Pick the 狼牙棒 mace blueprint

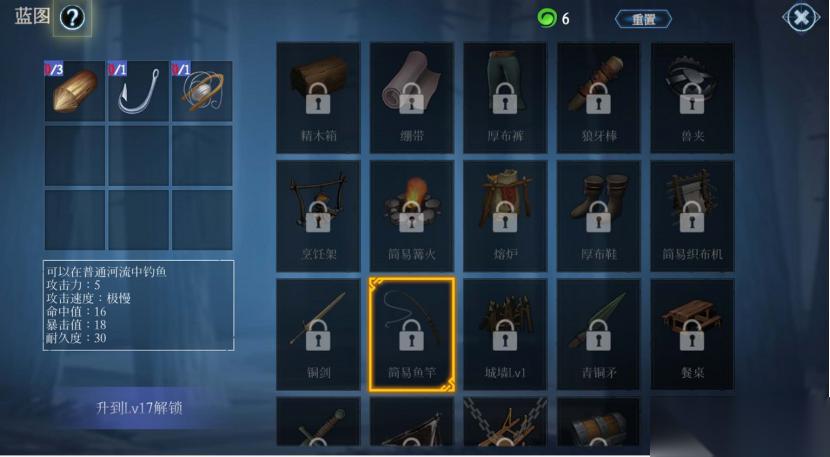click(x=598, y=97)
